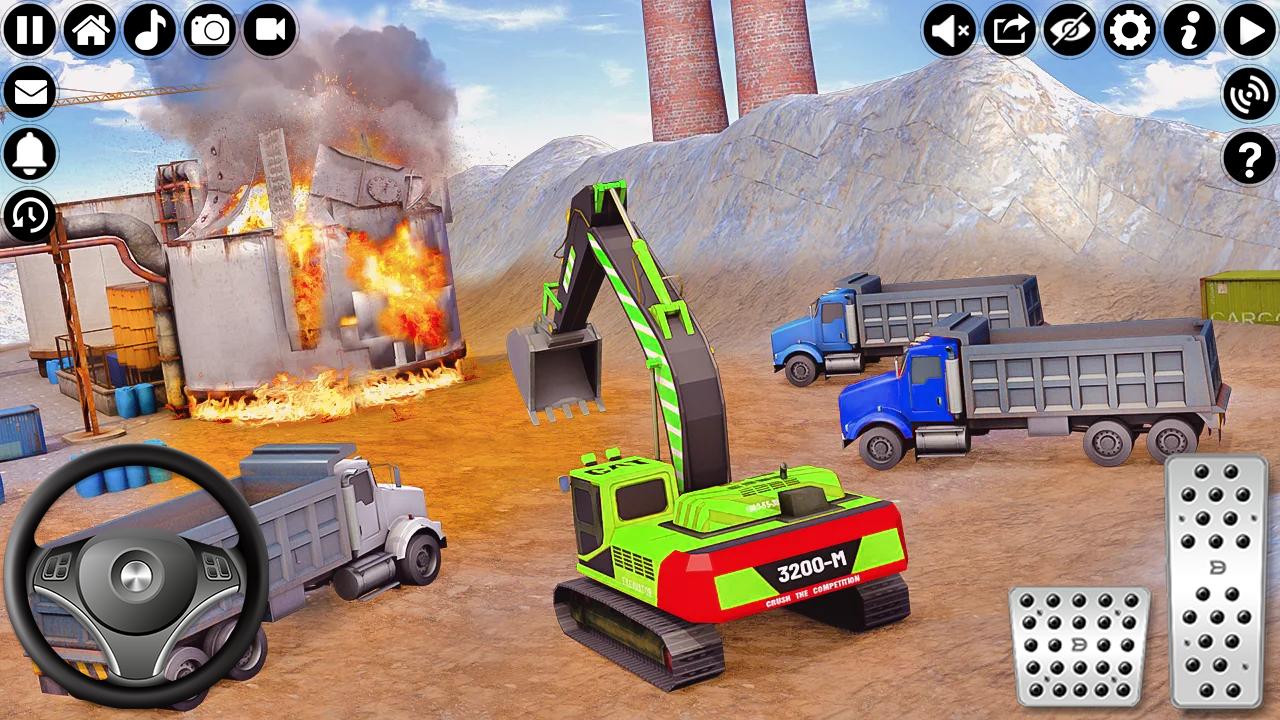This screenshot has width=1280, height=720.
Task: Click the play triangle button
Action: pyautogui.click(x=1250, y=31)
